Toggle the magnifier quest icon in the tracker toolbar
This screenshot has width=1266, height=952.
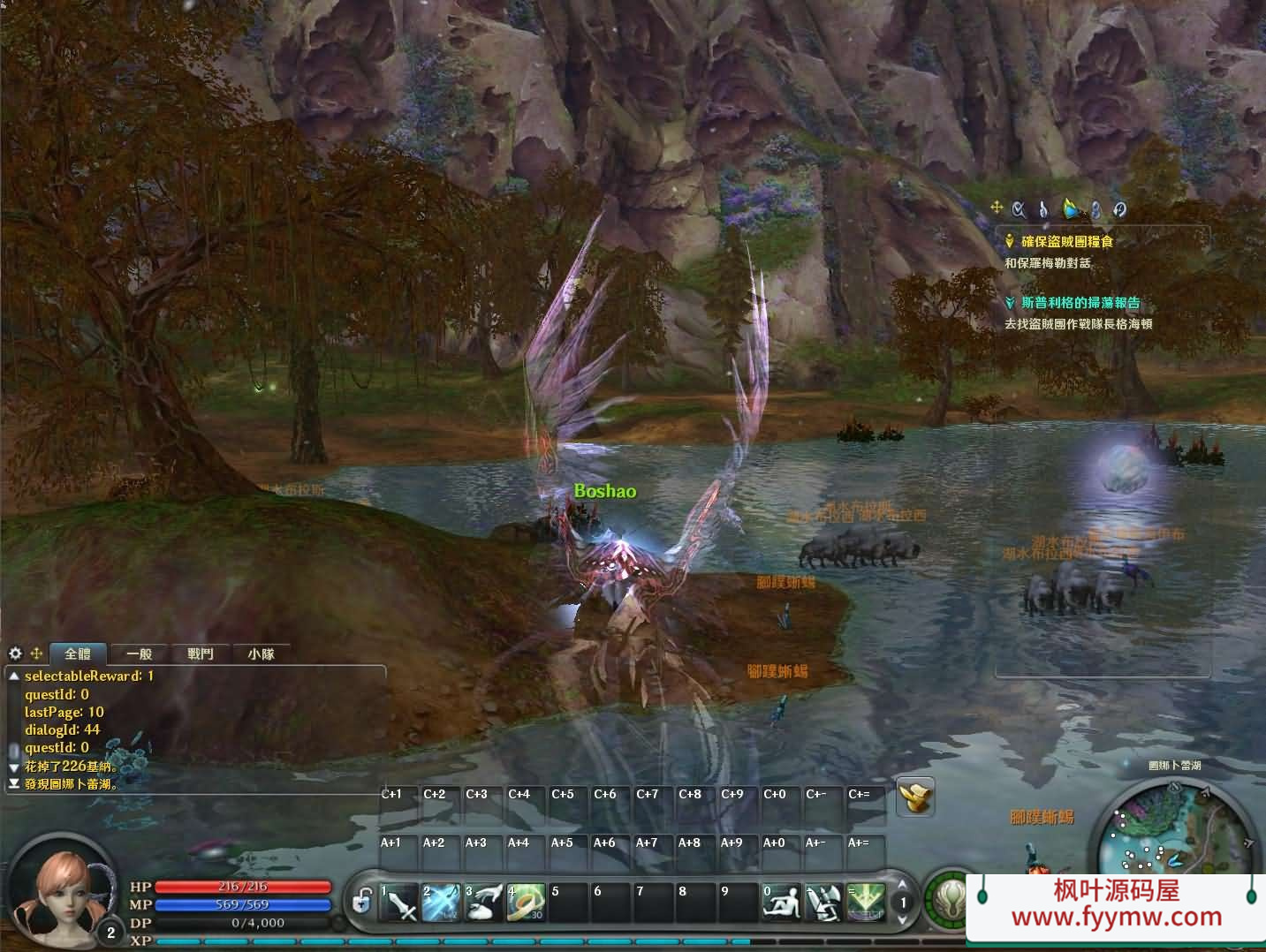pos(1017,209)
